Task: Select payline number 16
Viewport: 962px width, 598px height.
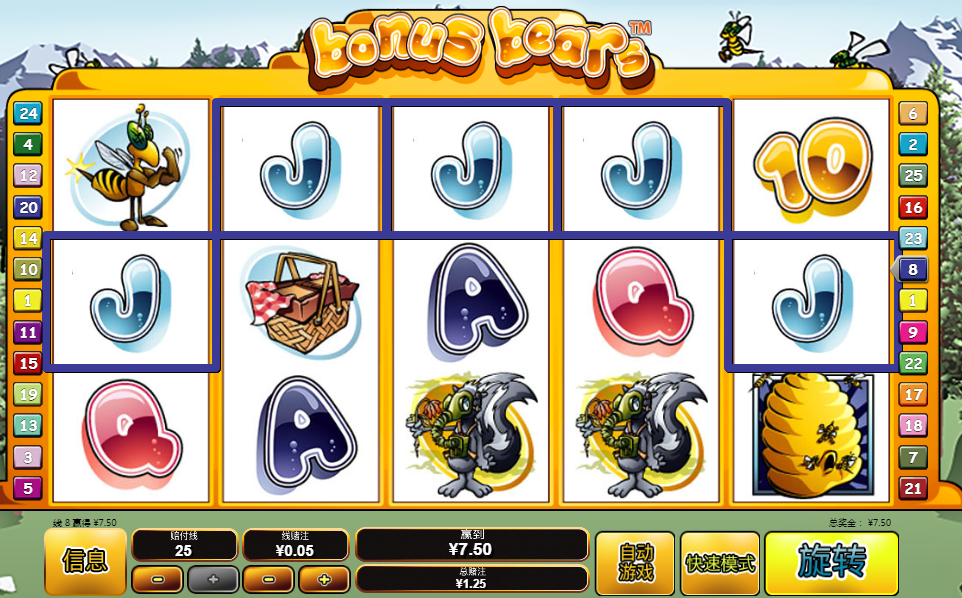Action: click(912, 207)
